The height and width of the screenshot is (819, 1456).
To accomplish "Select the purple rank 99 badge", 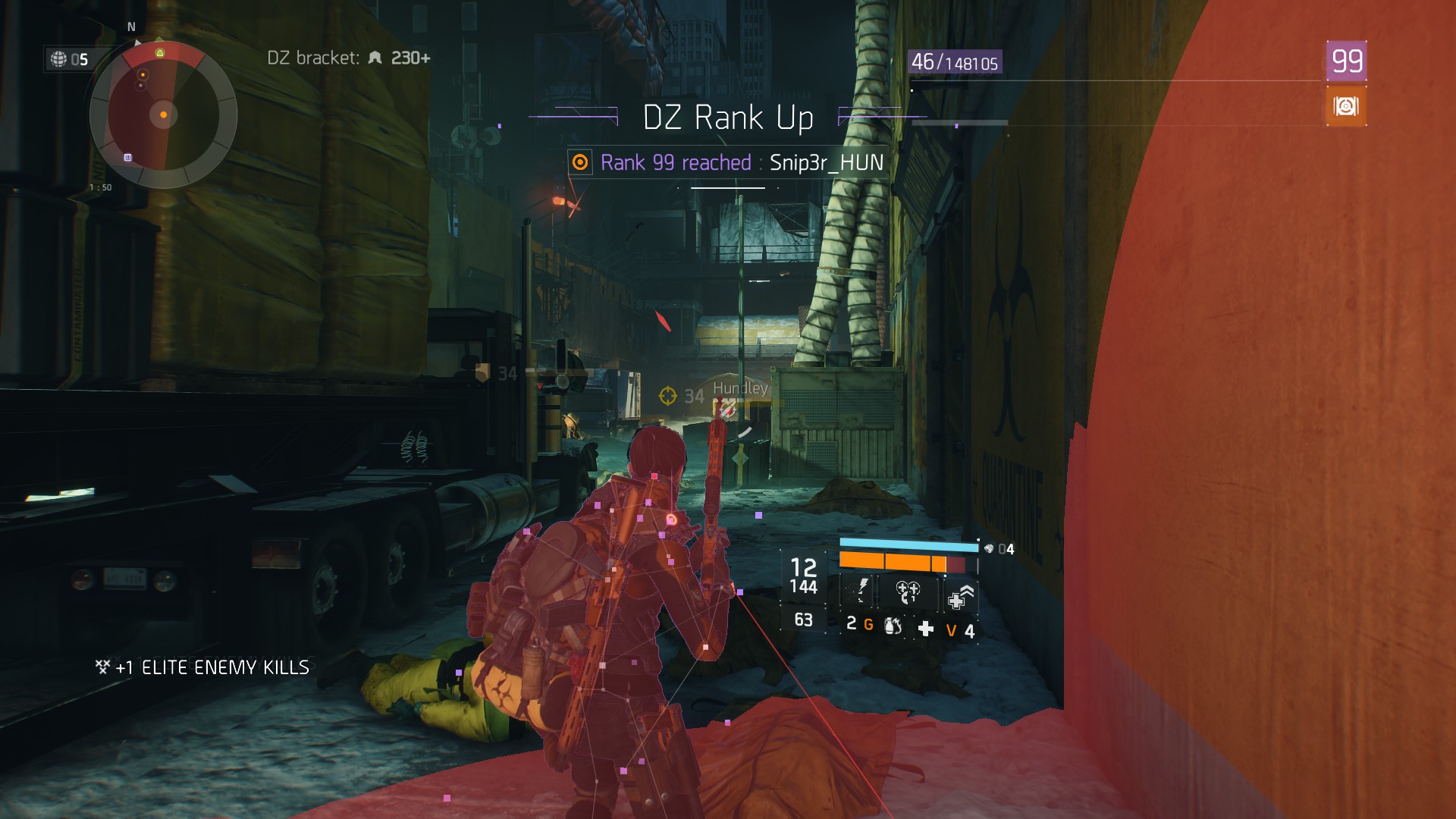I will (1346, 61).
